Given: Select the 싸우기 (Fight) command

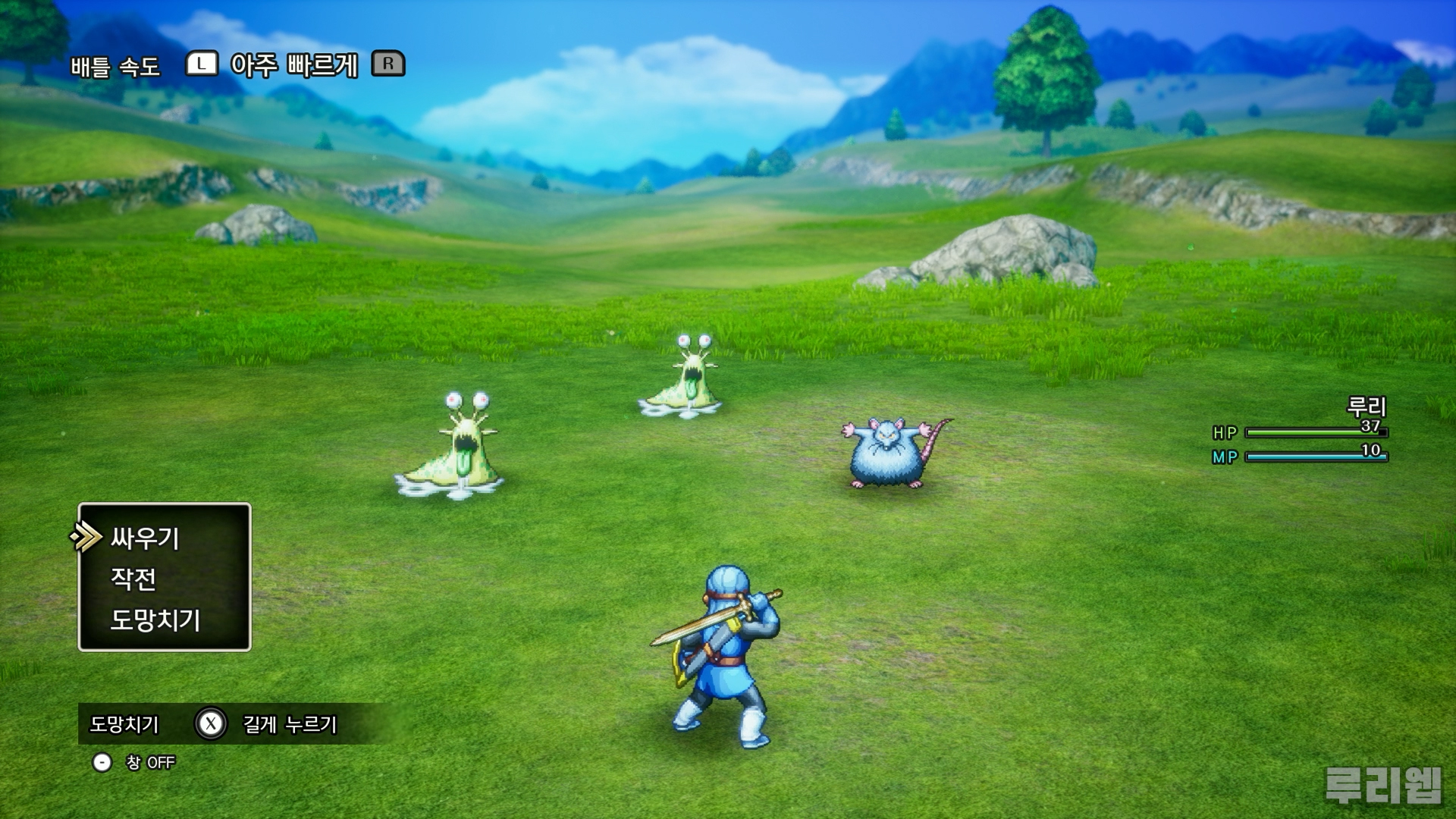Looking at the screenshot, I should pos(145,538).
